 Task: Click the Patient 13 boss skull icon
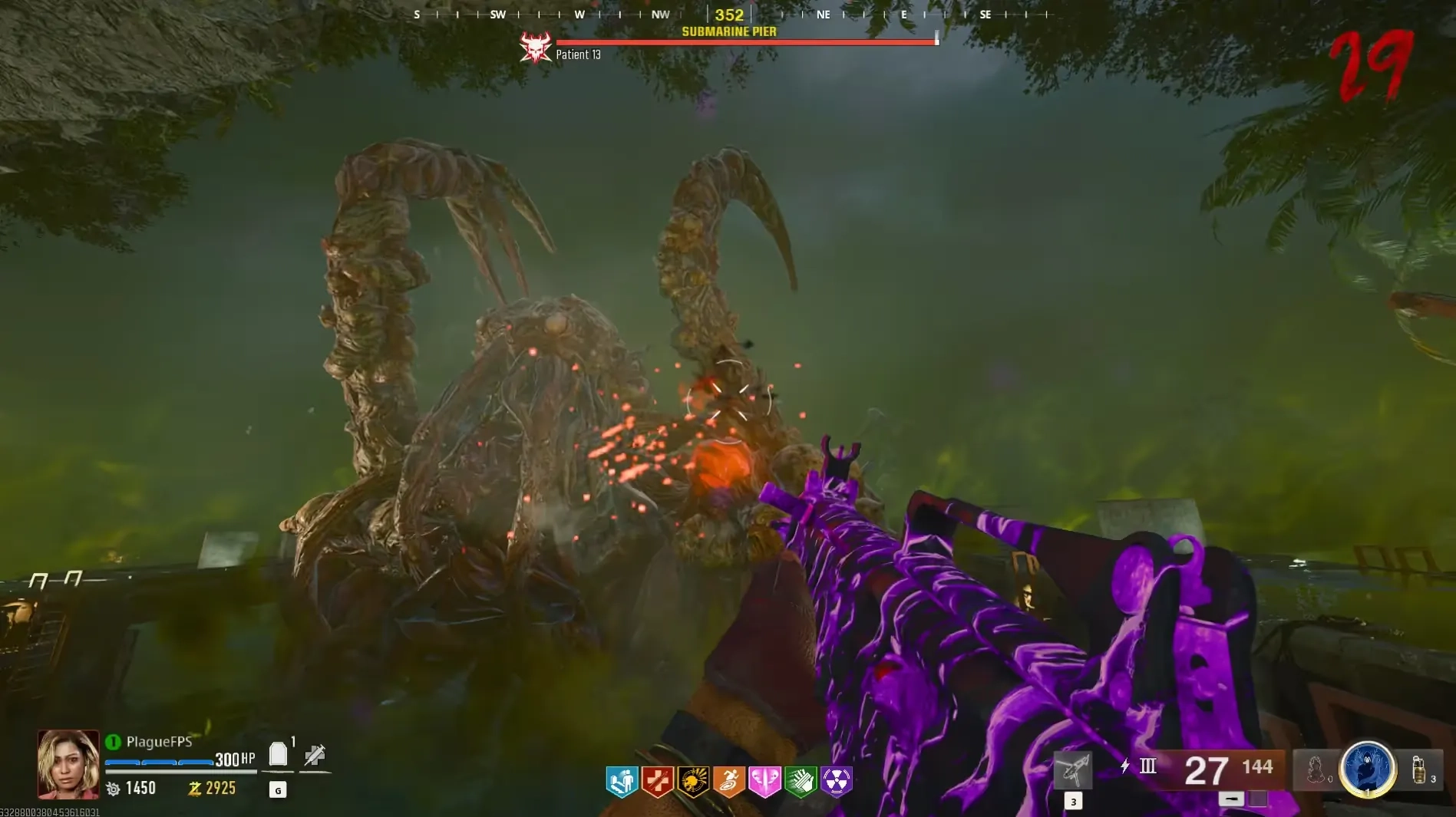(535, 48)
